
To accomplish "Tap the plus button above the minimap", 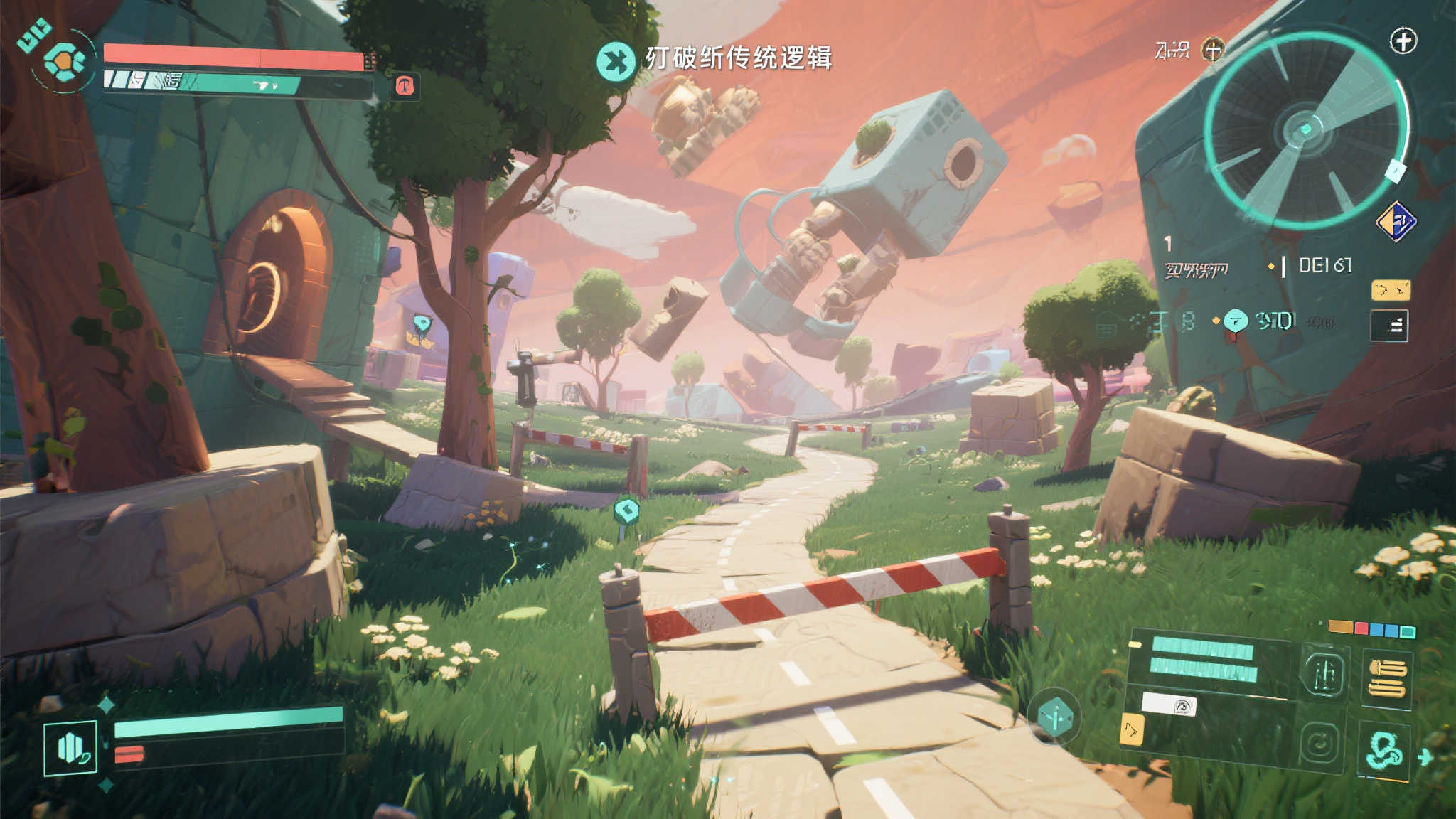I will tap(1403, 41).
